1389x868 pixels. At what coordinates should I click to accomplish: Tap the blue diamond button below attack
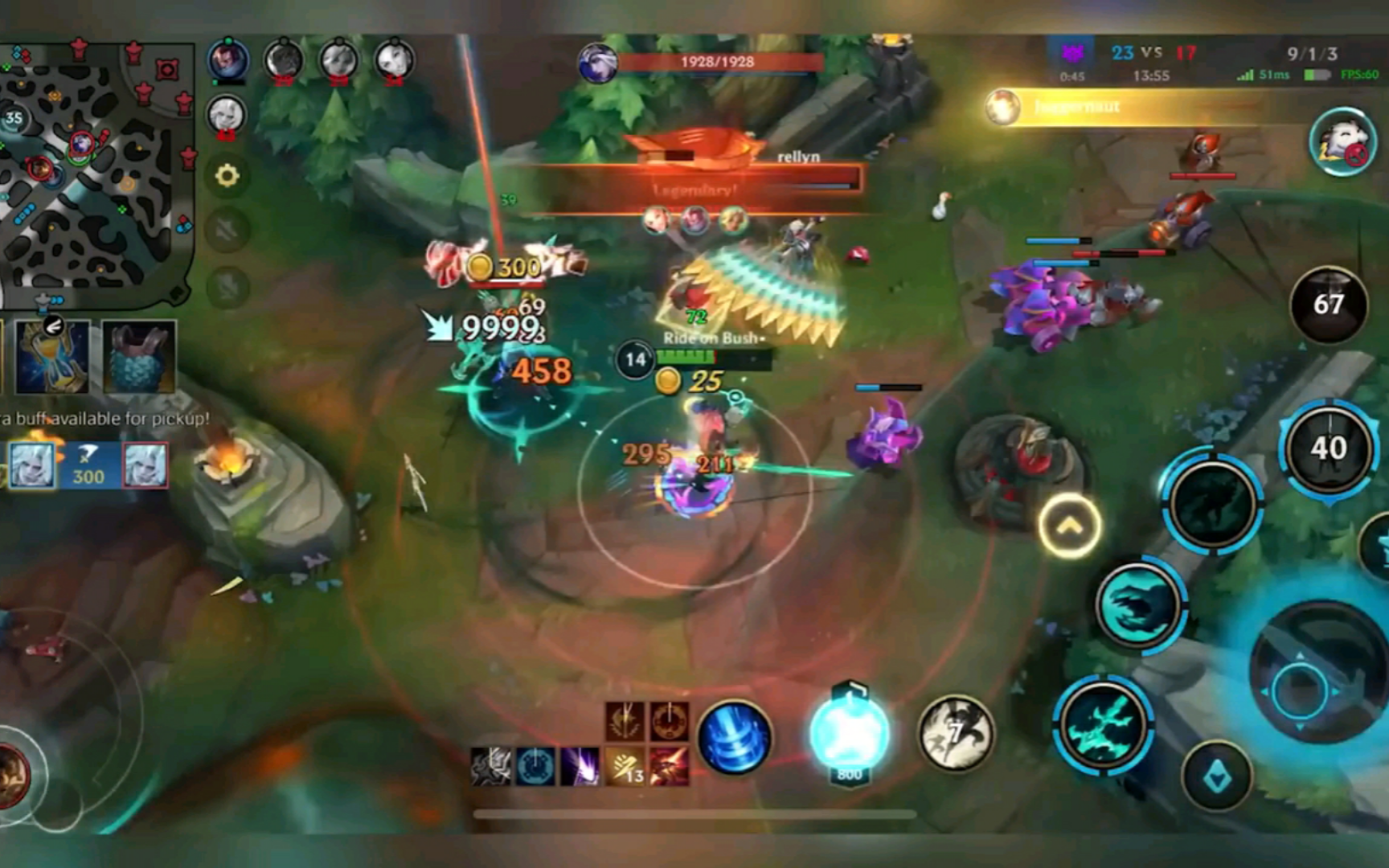click(x=1217, y=776)
